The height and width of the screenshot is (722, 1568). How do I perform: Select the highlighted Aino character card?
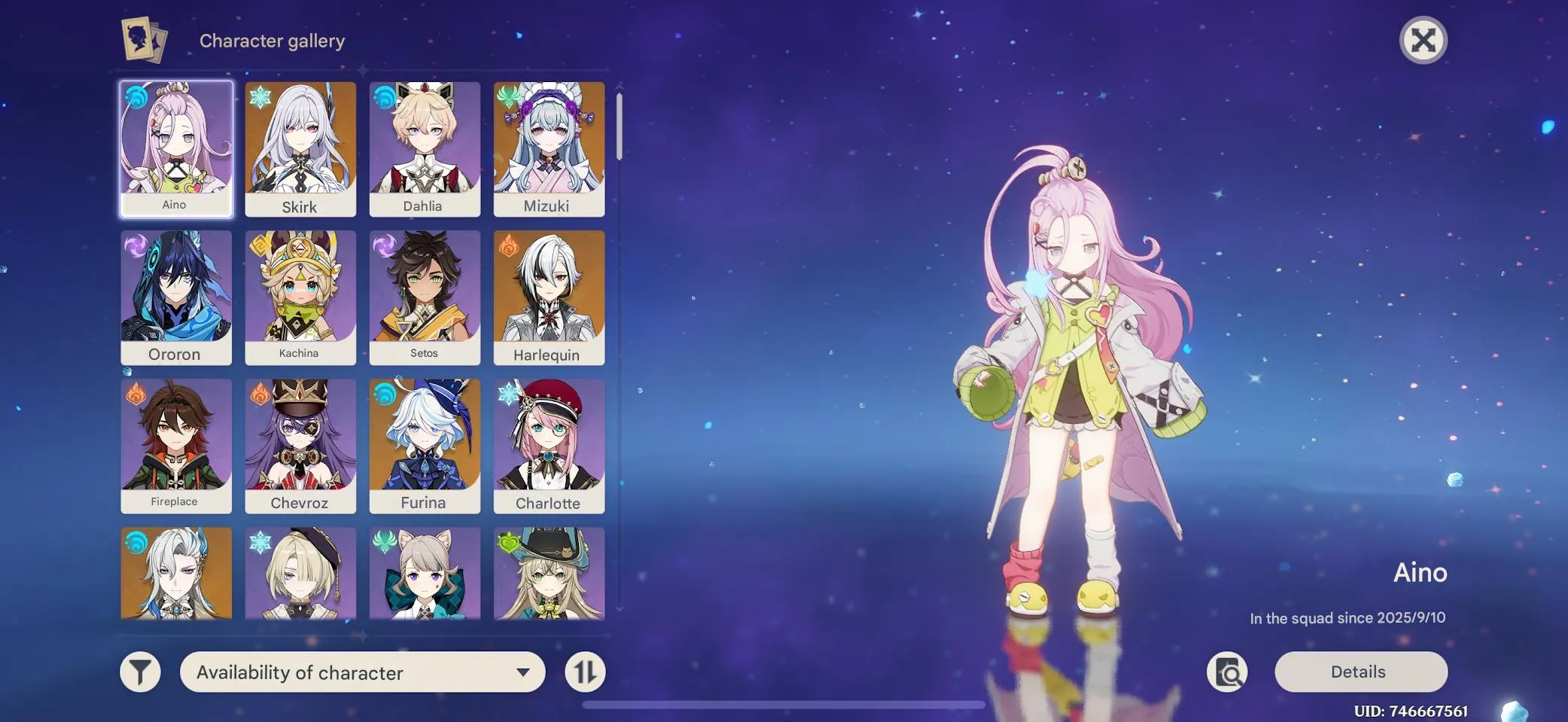(x=175, y=148)
